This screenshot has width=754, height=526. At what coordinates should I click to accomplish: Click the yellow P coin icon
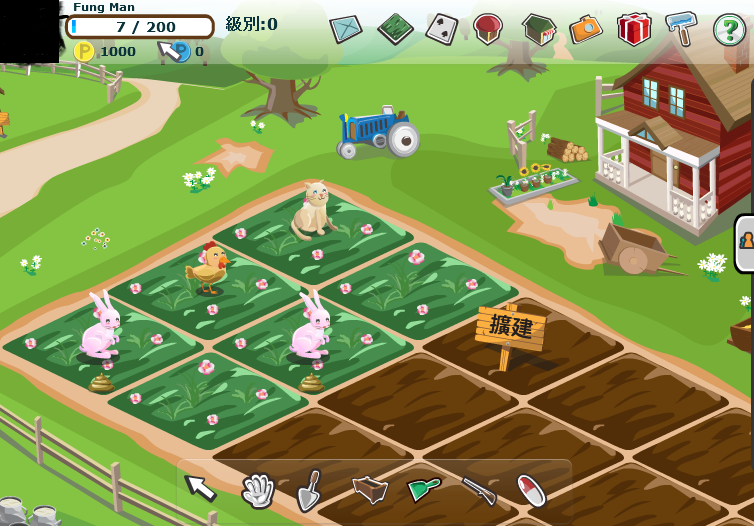84,51
